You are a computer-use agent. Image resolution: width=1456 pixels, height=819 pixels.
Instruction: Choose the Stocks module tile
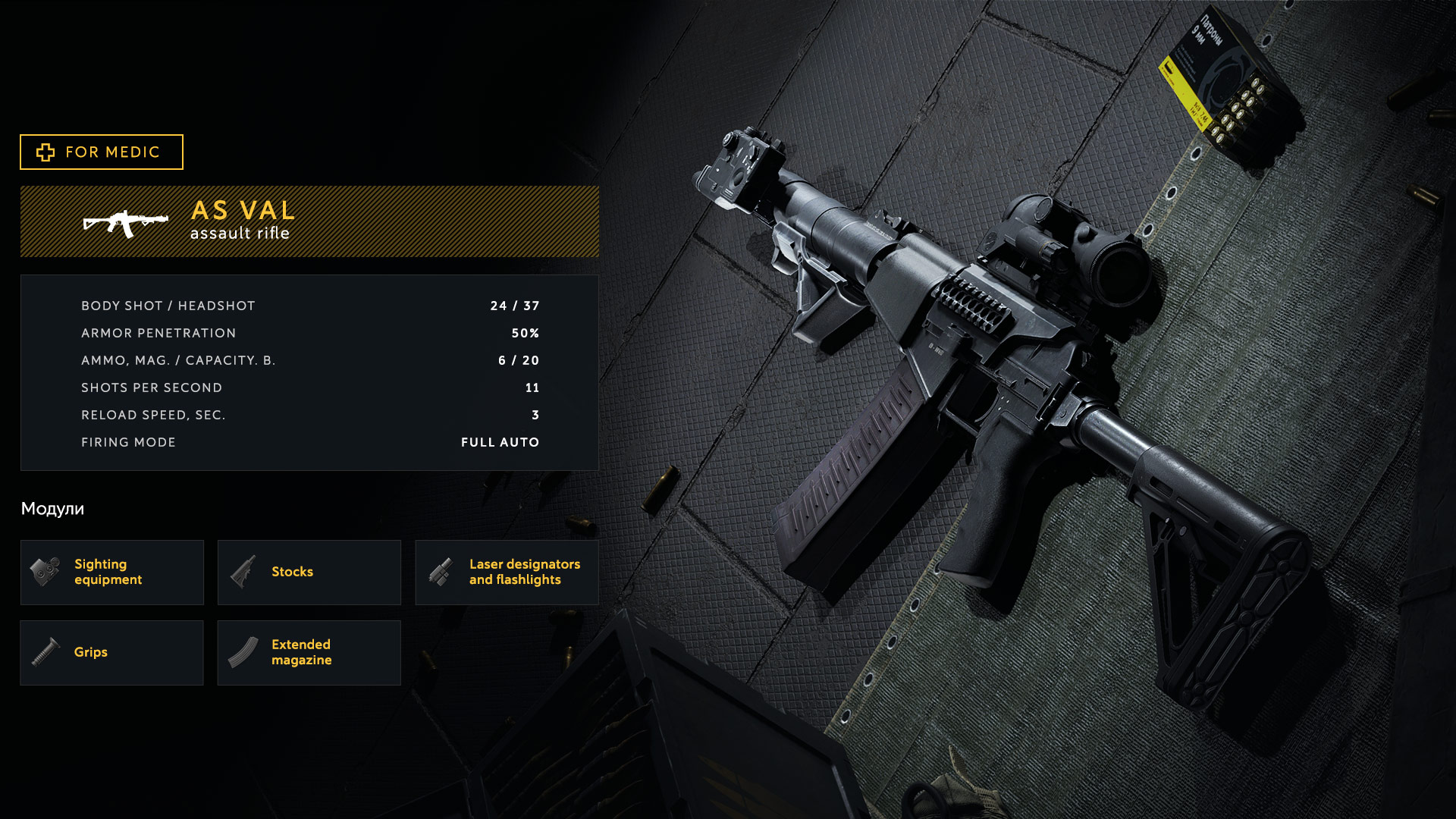click(x=309, y=573)
